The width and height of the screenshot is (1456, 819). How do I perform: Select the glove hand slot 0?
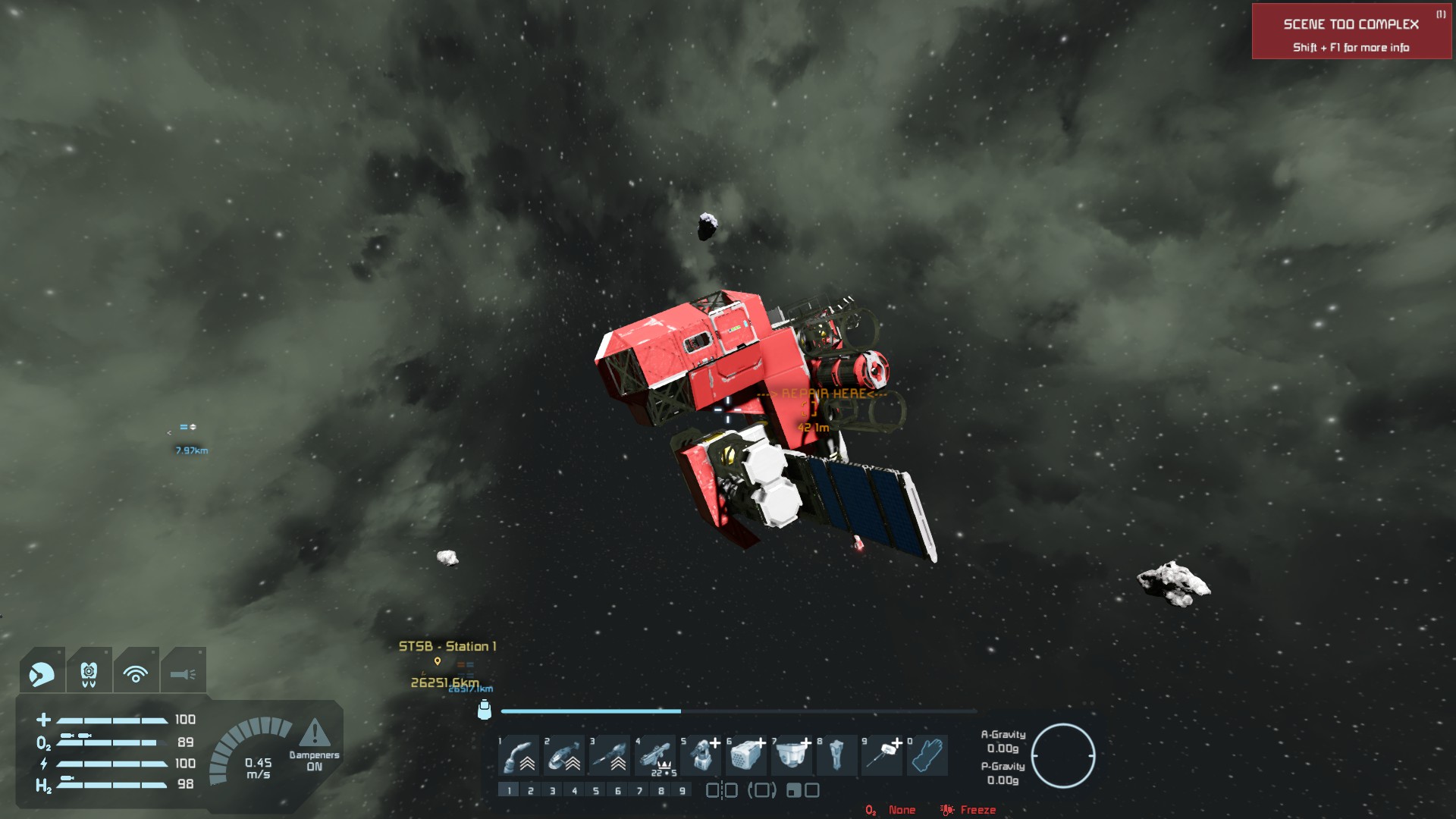pyautogui.click(x=927, y=755)
